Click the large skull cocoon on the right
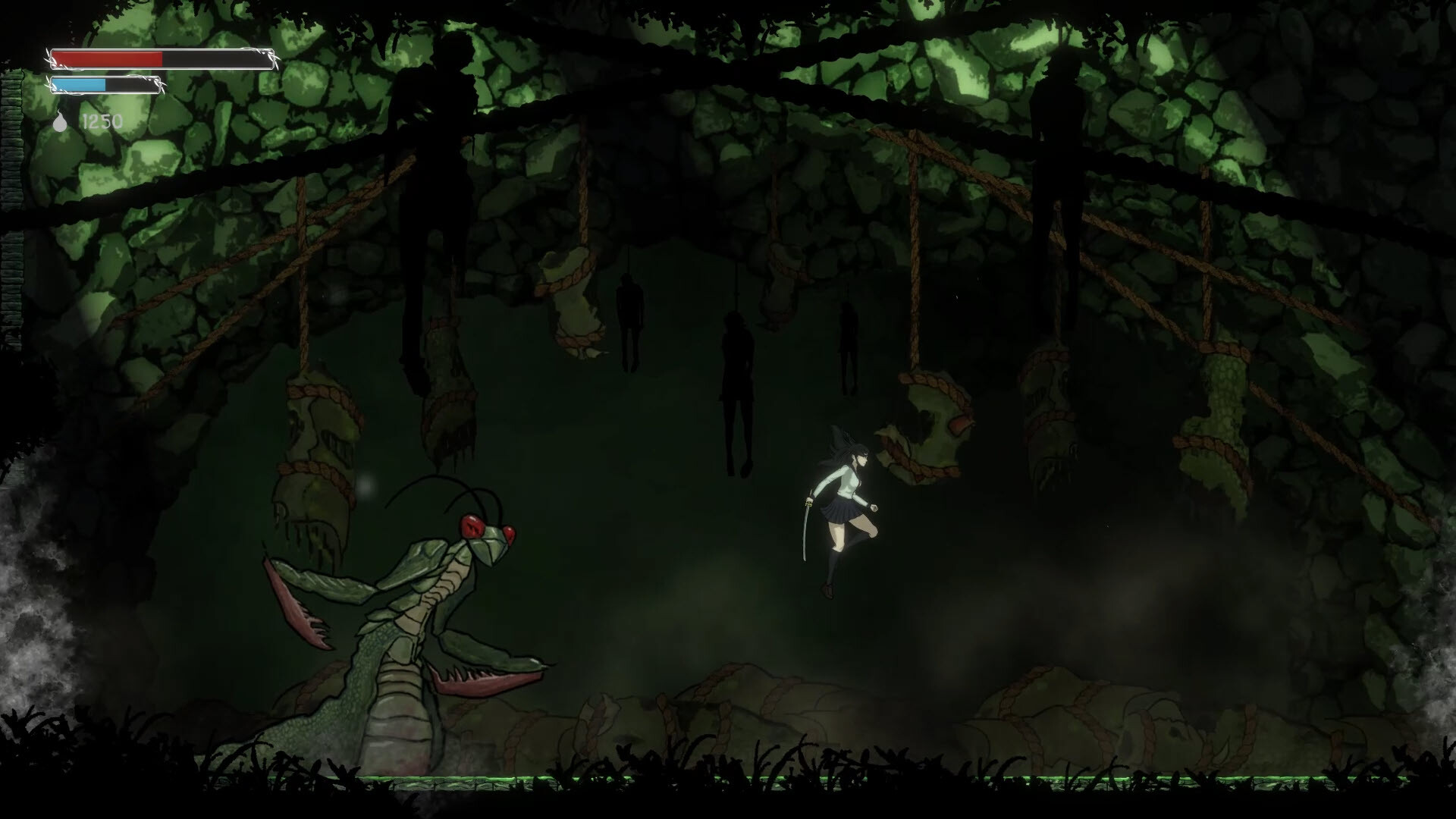 point(933,409)
